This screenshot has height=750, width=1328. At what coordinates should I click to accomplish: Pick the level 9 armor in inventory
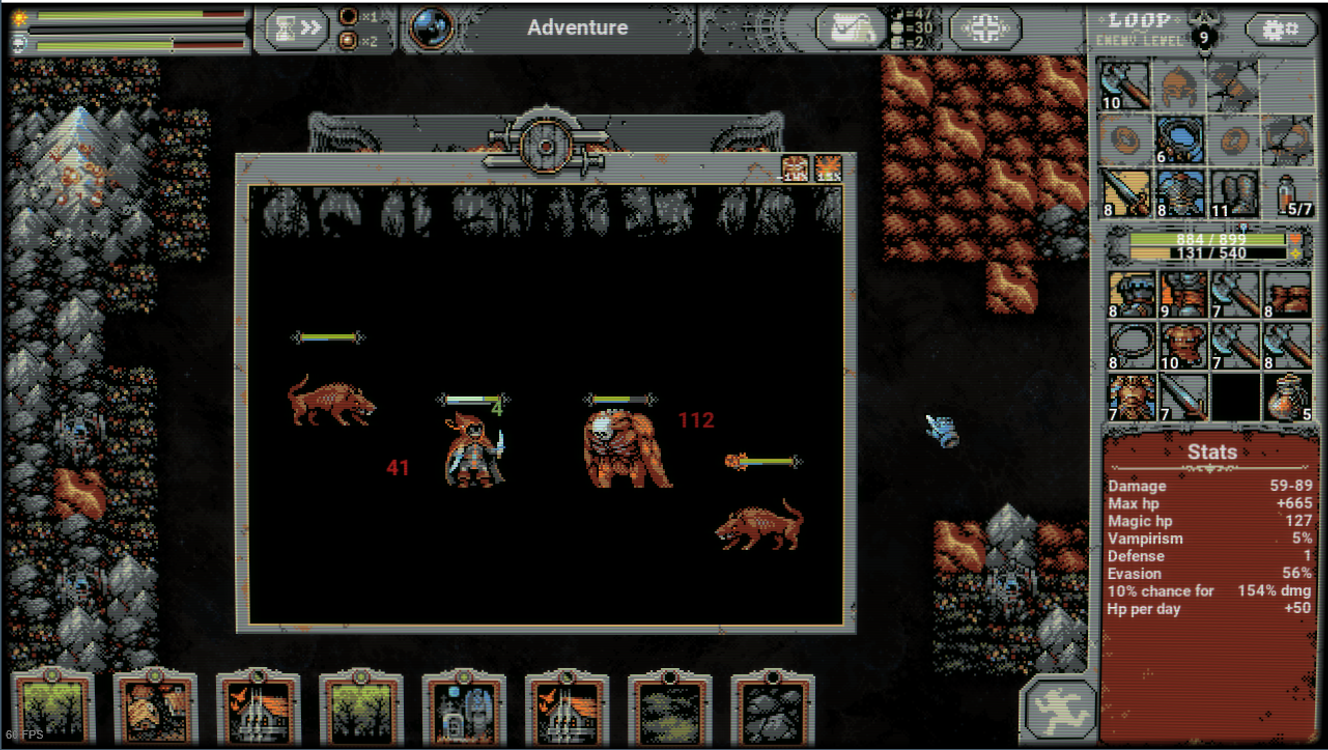pos(1181,294)
